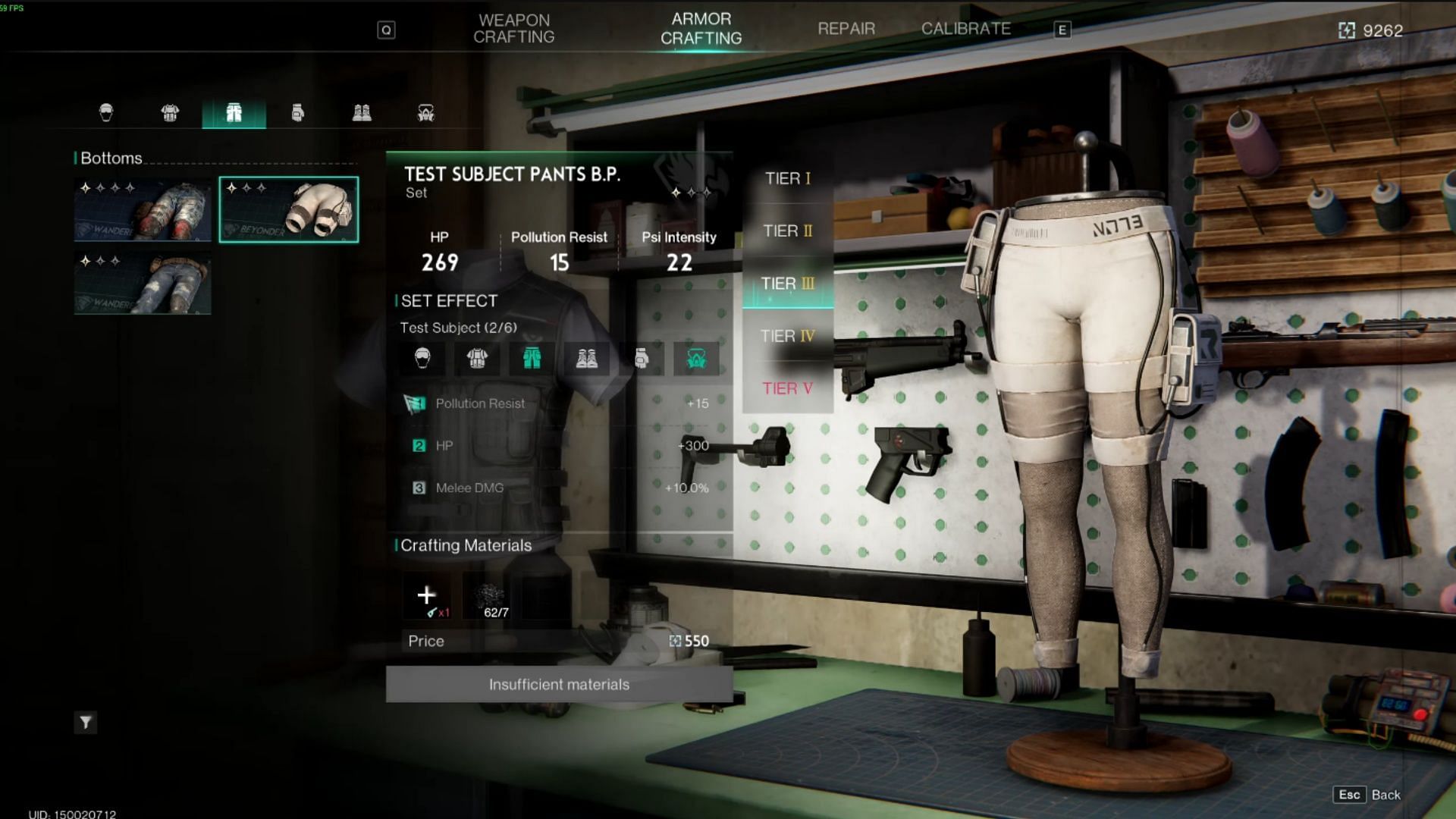Choose the red Tier V option

[x=787, y=388]
